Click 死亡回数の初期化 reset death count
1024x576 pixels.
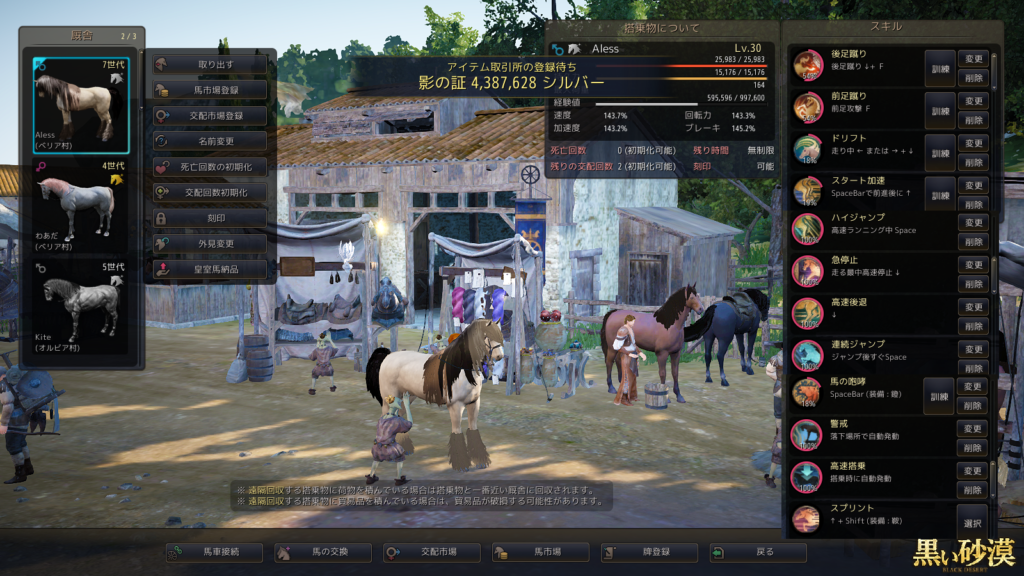click(210, 167)
